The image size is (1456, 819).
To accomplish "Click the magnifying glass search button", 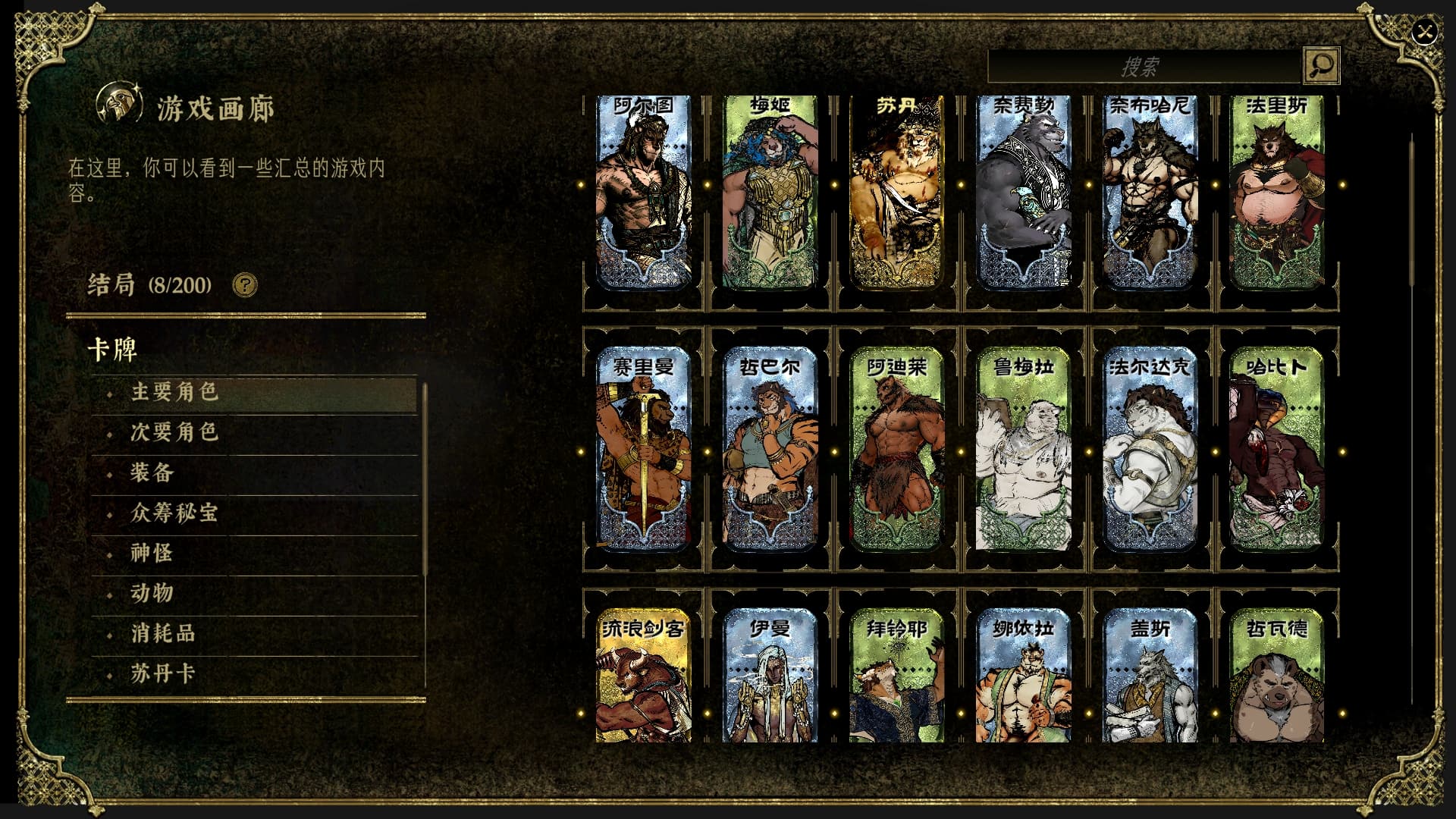I will click(1321, 65).
